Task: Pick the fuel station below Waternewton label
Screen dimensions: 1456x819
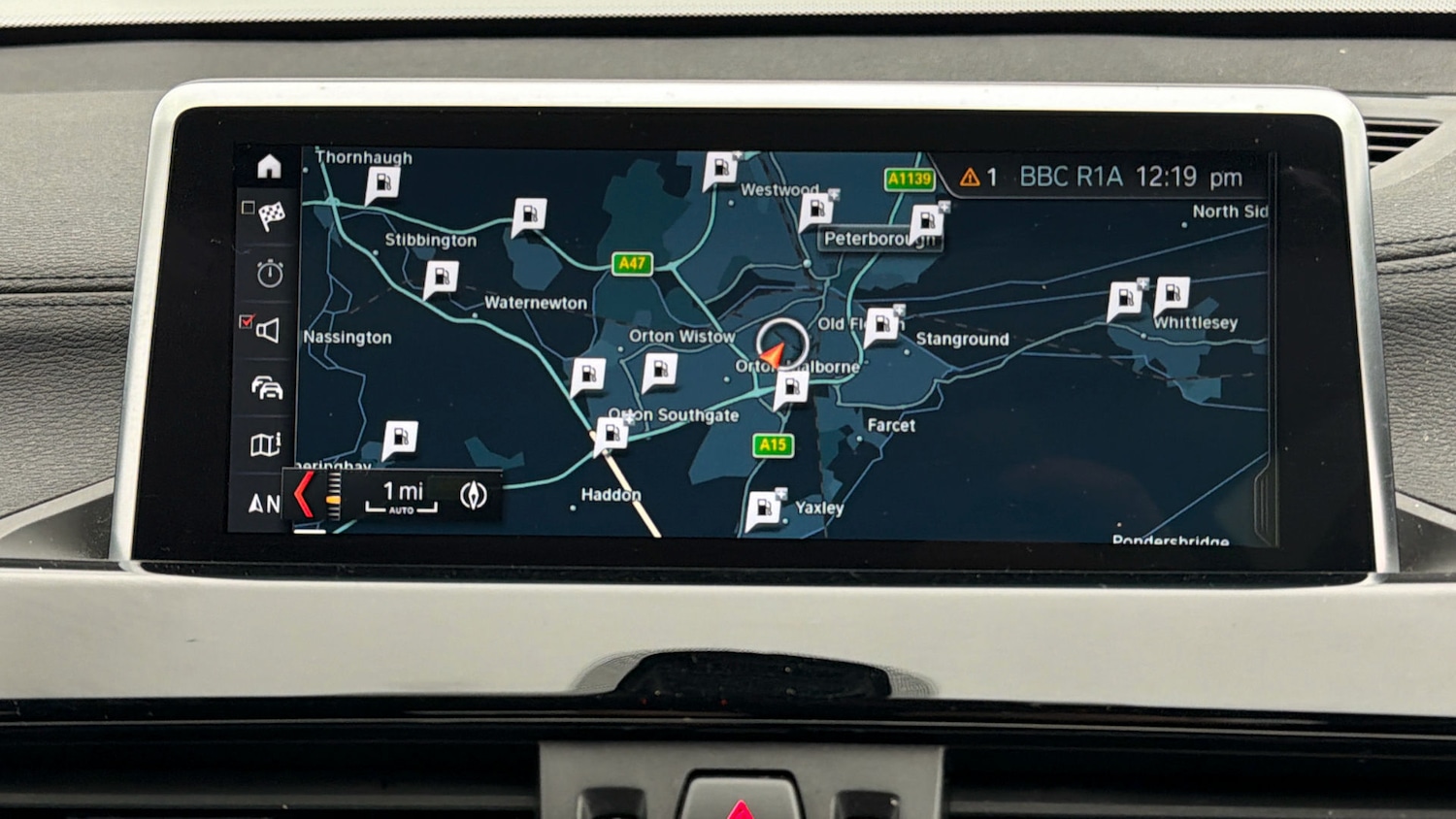Action: 587,375
